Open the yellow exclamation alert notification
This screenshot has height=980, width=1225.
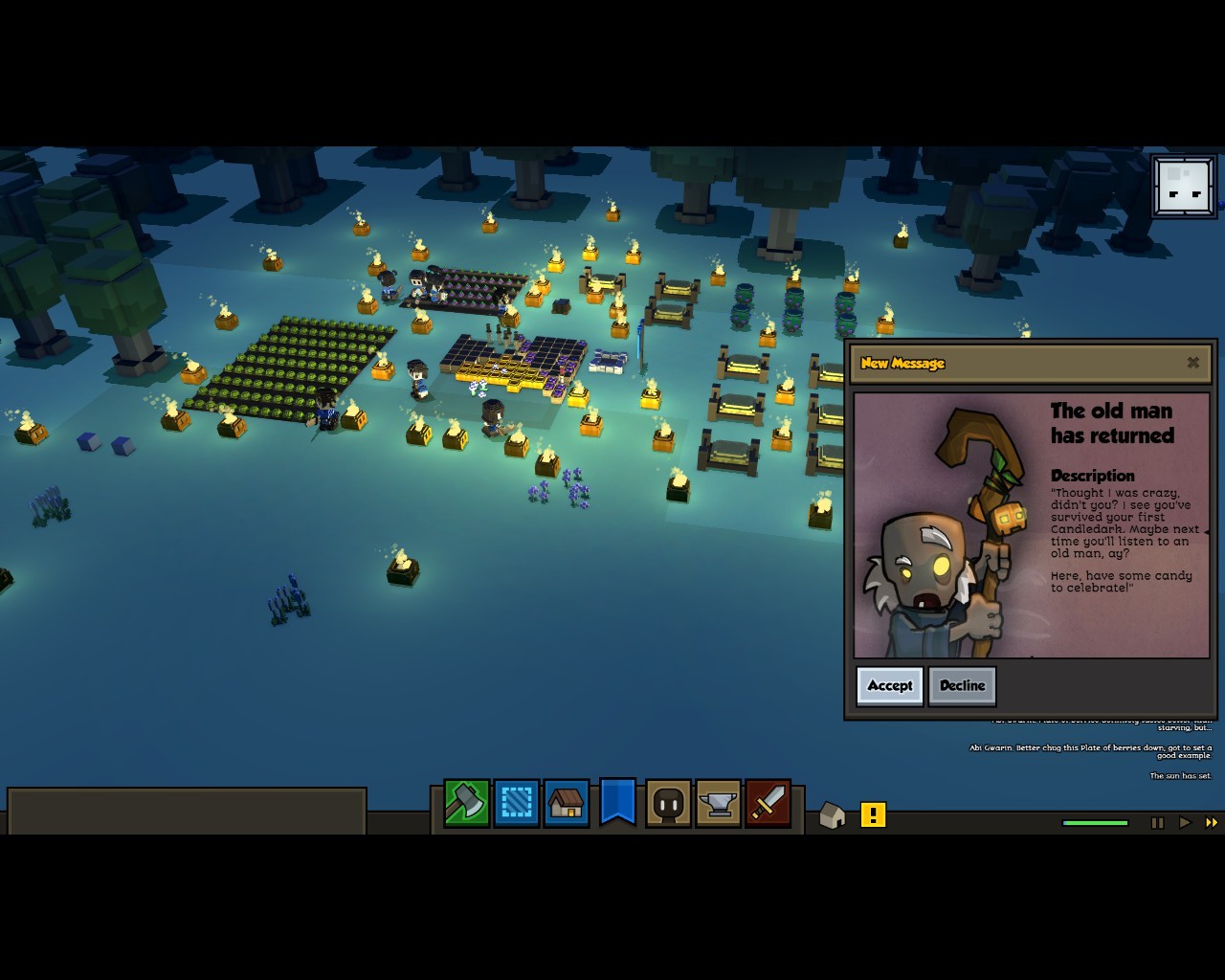pos(873,814)
